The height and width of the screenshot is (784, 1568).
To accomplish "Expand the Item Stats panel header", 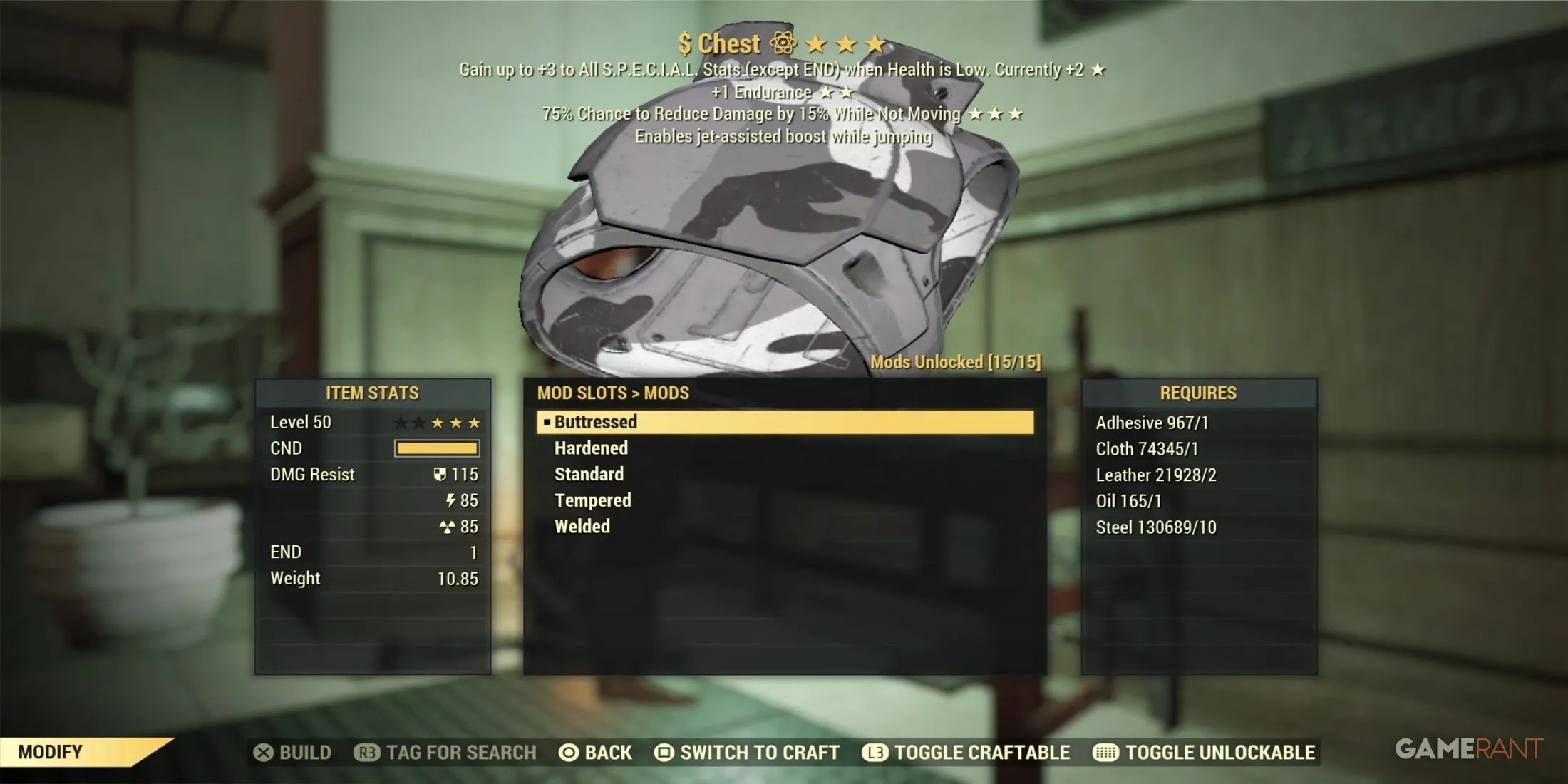I will pyautogui.click(x=372, y=392).
